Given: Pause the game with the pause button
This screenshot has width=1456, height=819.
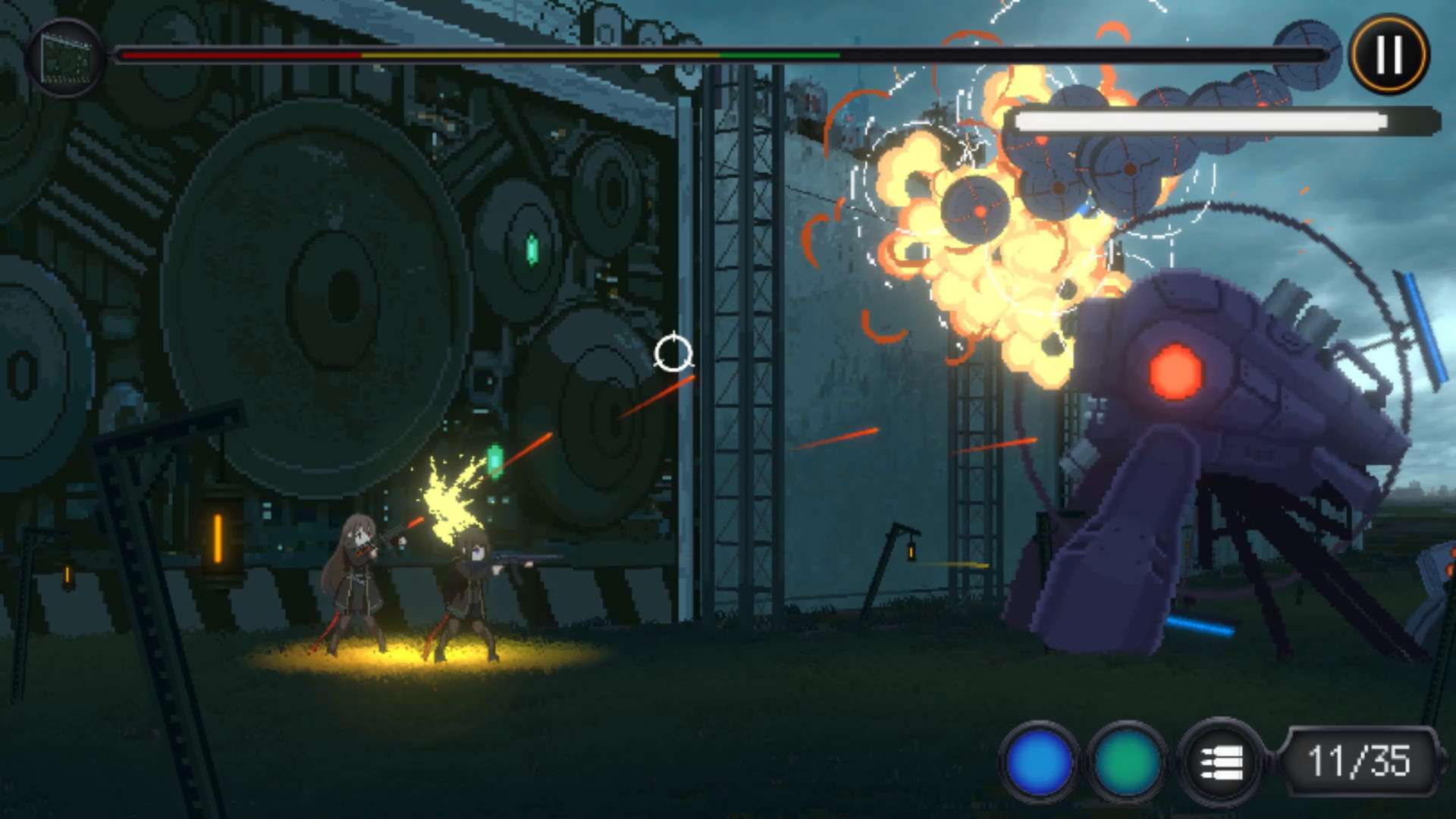Looking at the screenshot, I should tap(1389, 55).
